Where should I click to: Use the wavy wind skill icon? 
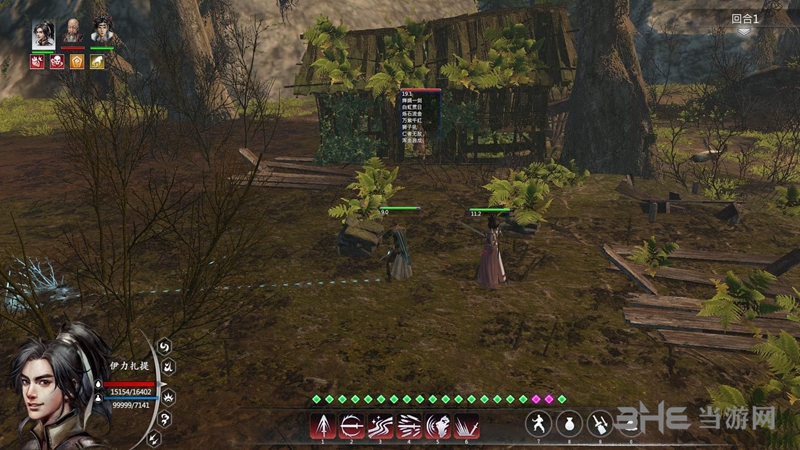tap(381, 425)
